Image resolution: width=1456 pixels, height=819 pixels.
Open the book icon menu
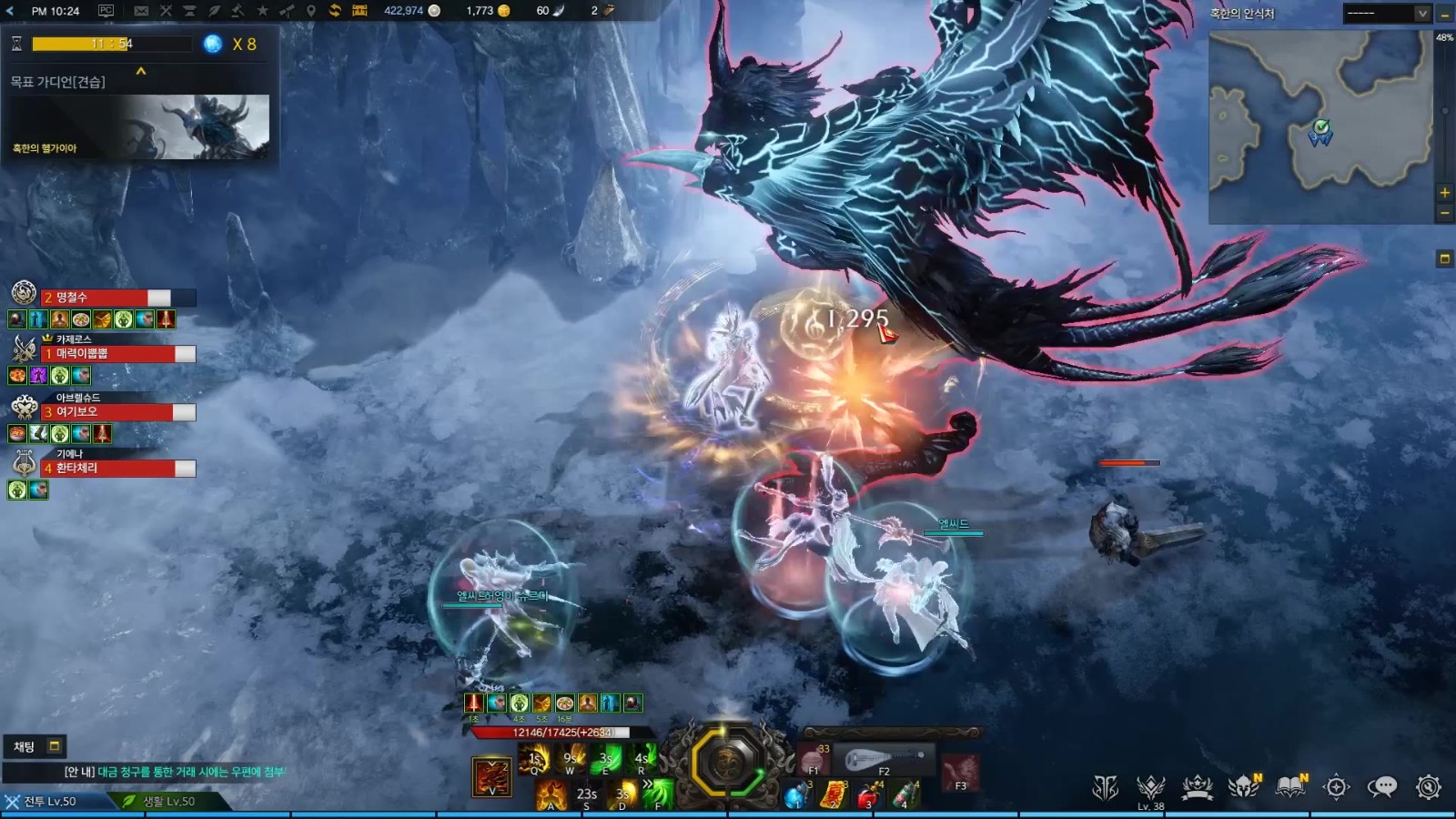click(1290, 787)
